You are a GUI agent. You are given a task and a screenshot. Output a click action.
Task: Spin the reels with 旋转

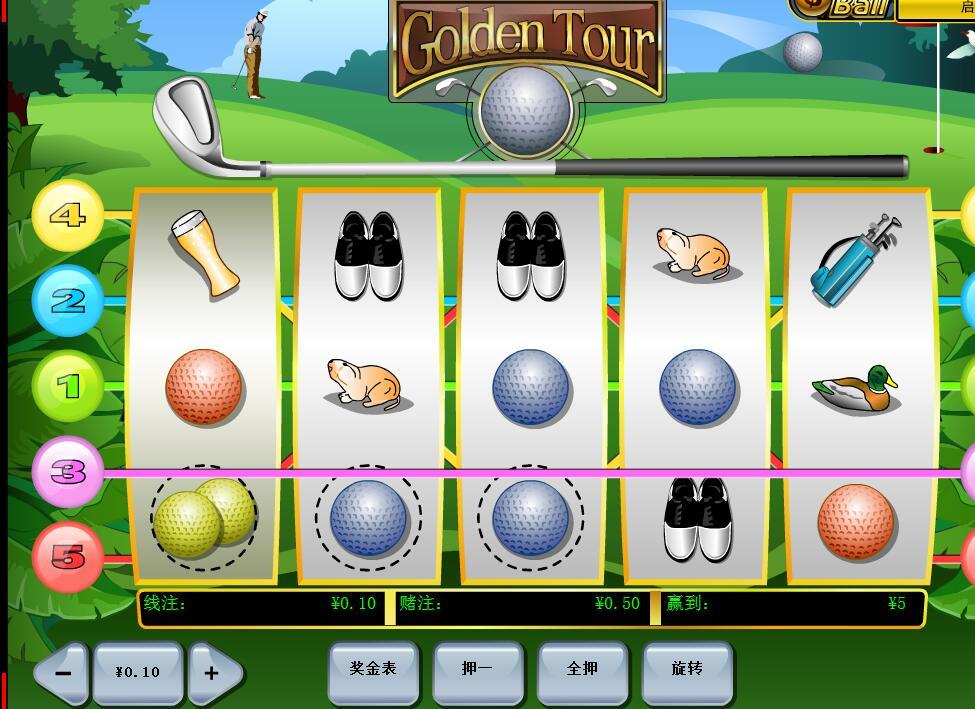point(686,669)
